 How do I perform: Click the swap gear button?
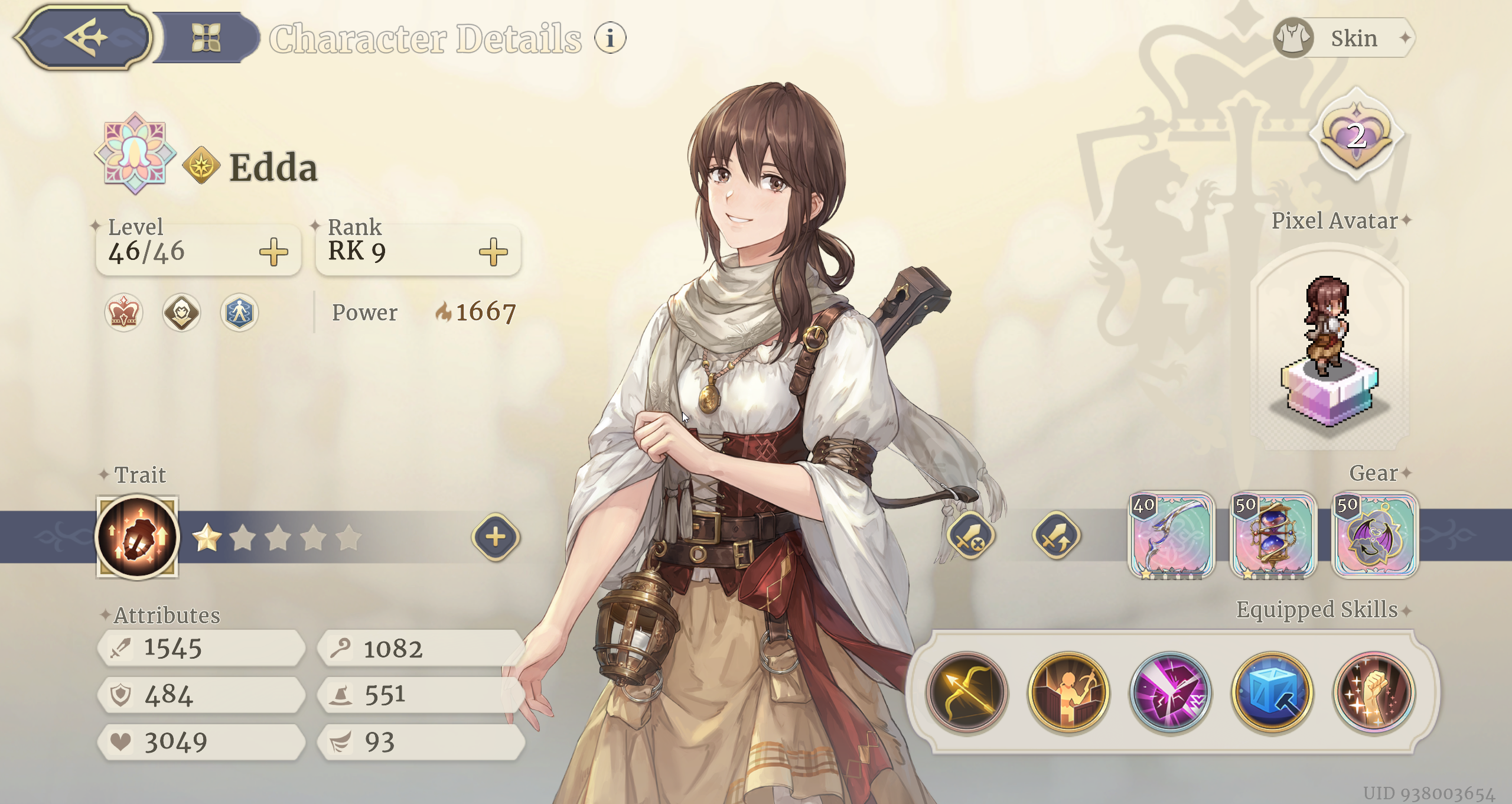(1056, 537)
